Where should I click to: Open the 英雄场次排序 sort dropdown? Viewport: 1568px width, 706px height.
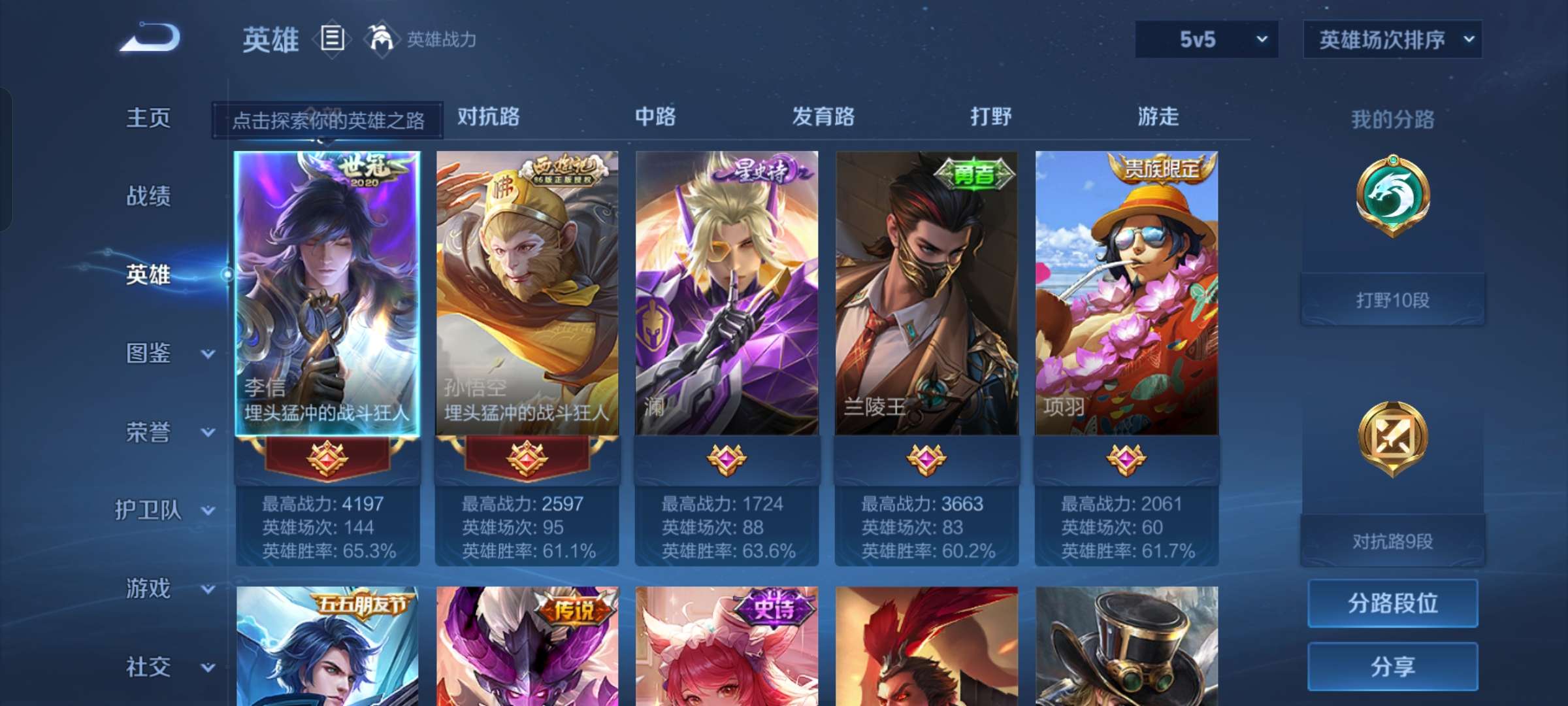(1392, 39)
